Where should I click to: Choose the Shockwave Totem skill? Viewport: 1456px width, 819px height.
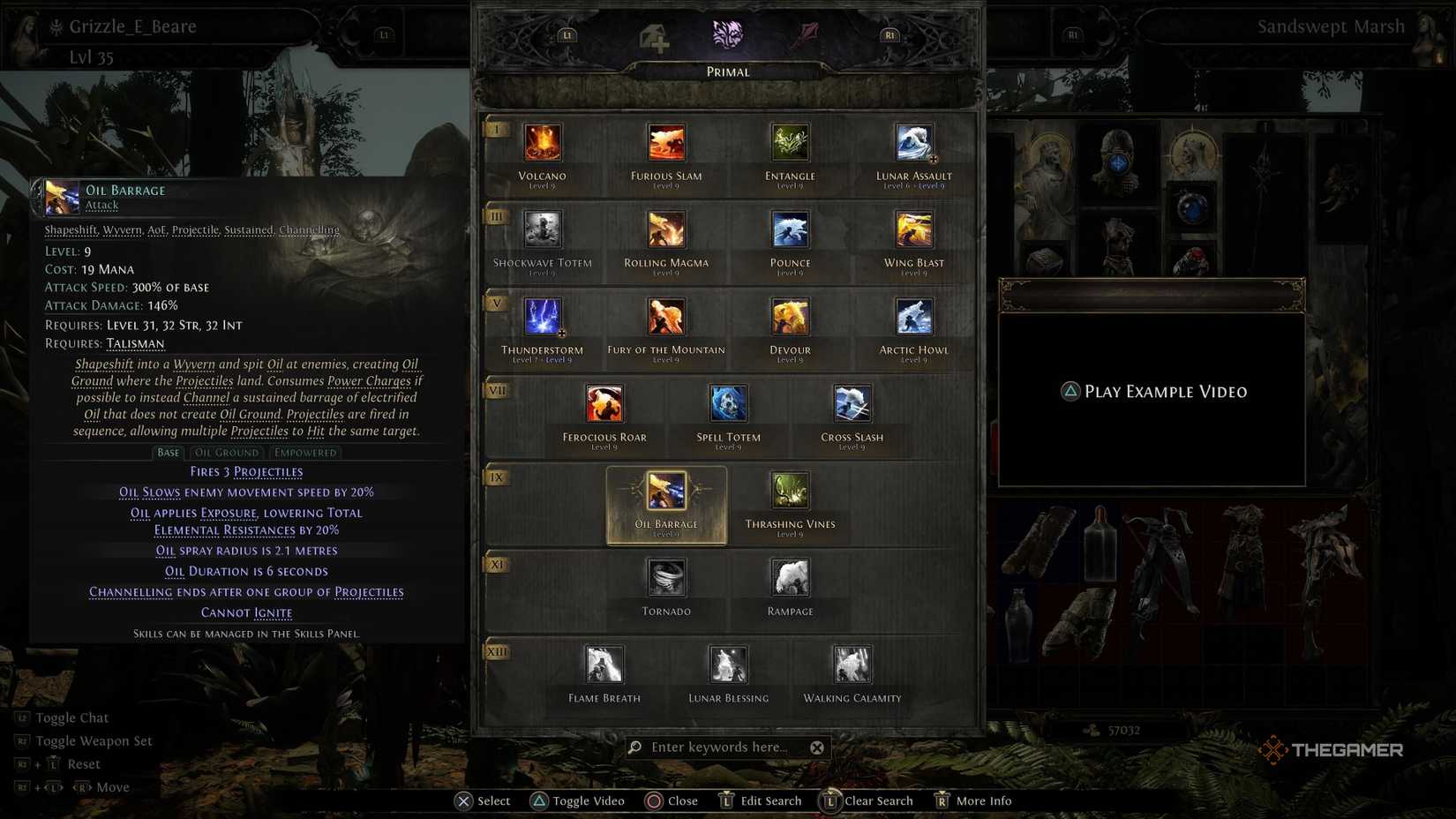(x=542, y=229)
